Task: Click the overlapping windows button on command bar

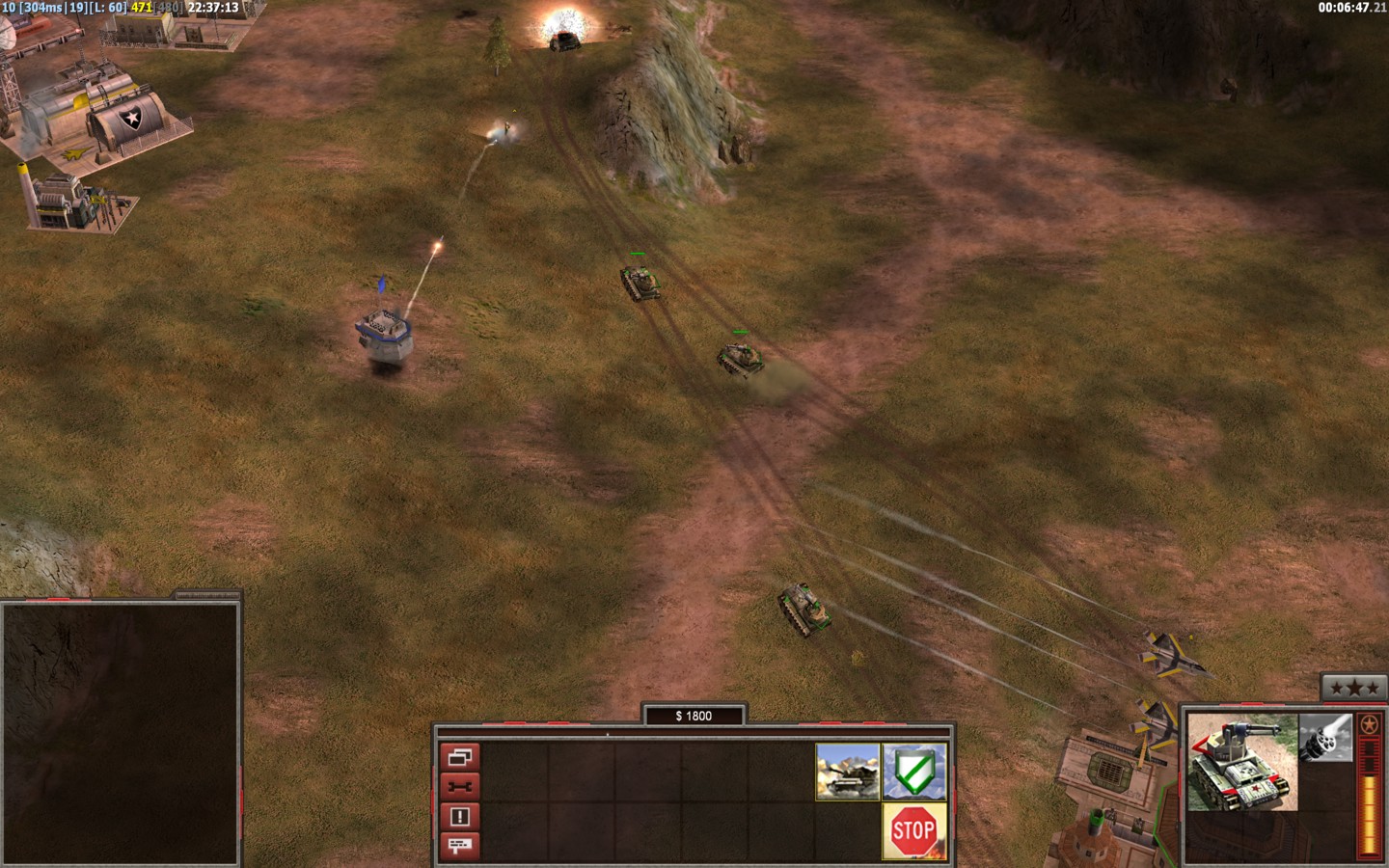Action: pyautogui.click(x=459, y=757)
